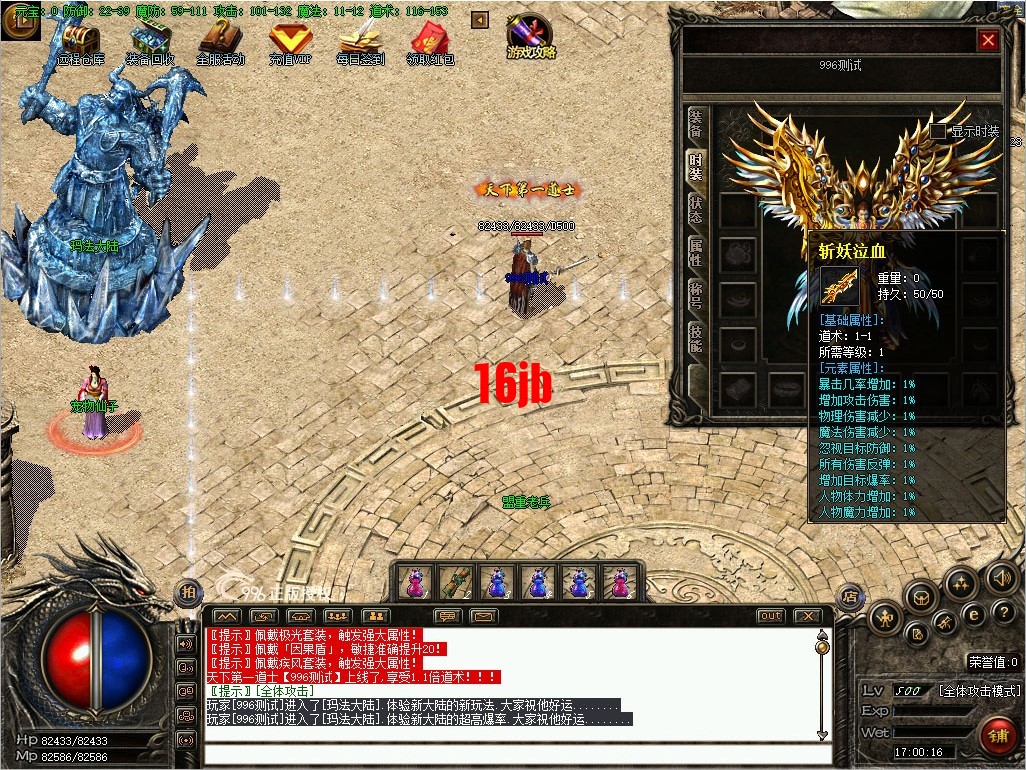Close the character equipment panel
The width and height of the screenshot is (1026, 770).
coord(988,40)
